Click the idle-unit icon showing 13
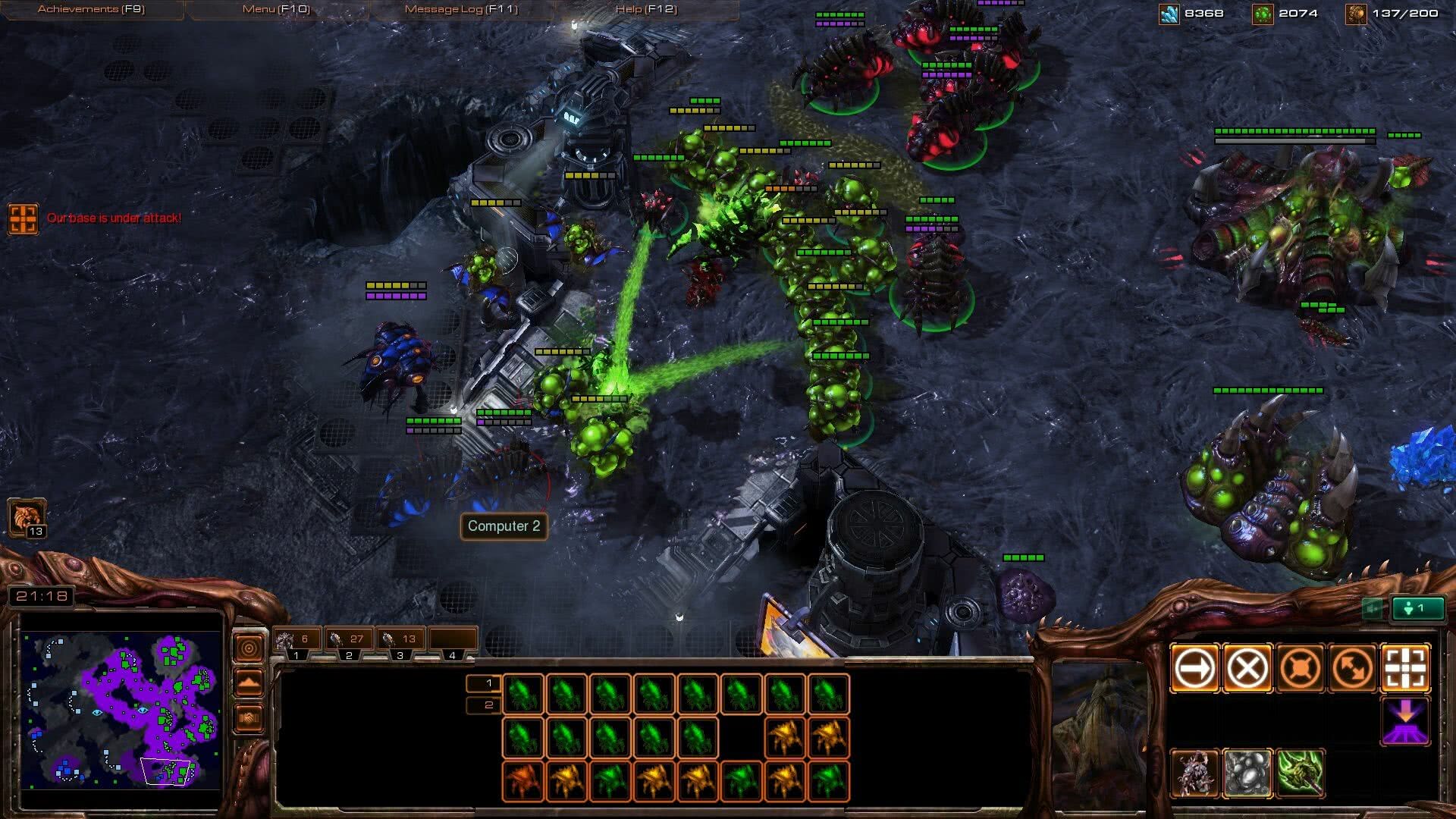The width and height of the screenshot is (1456, 819). point(27,518)
